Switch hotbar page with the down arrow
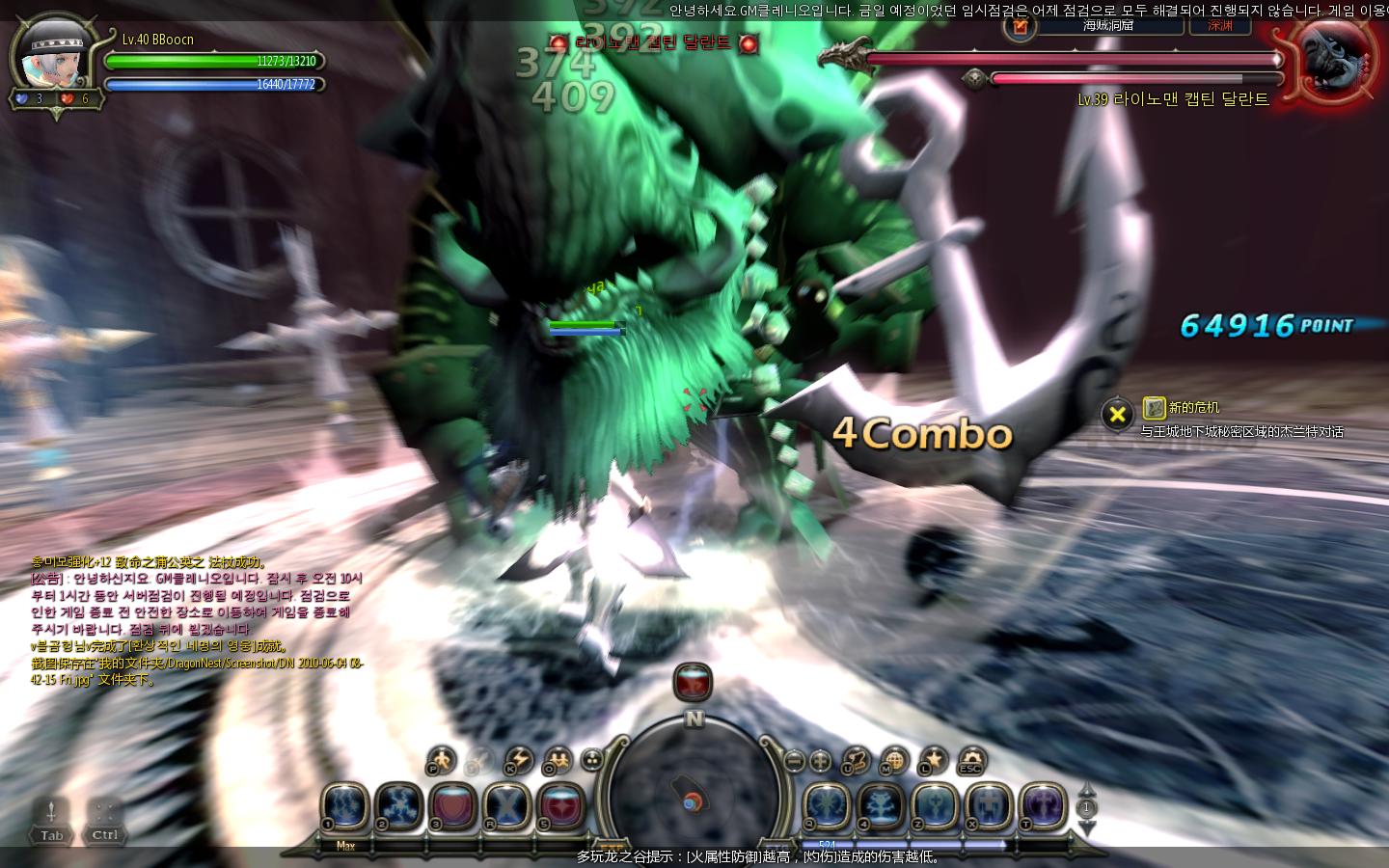Screen dimensions: 1389x868 [x=1087, y=829]
